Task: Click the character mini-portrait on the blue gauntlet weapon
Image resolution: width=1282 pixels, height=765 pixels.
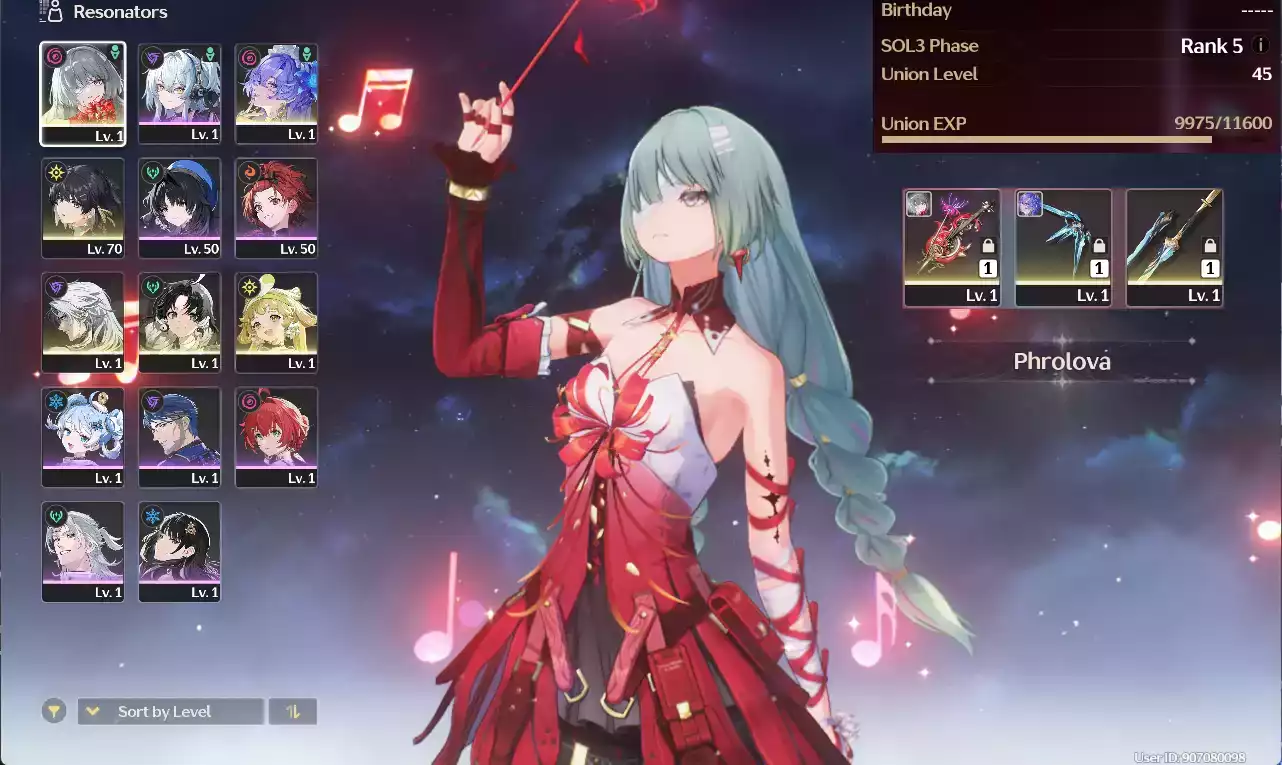Action: click(1030, 205)
